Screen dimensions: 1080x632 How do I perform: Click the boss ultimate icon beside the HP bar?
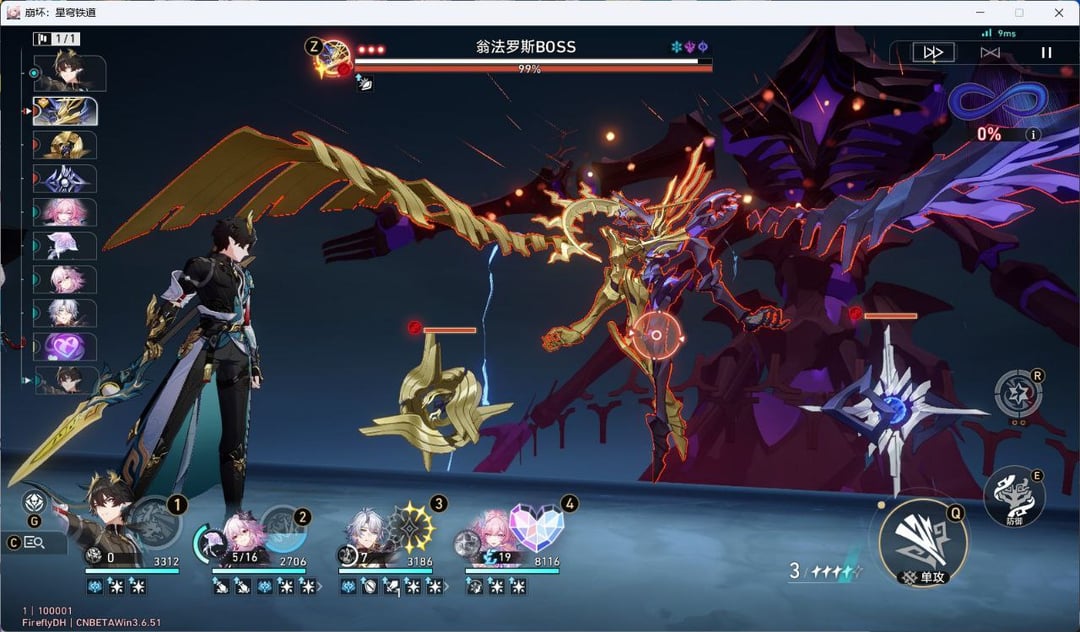tap(332, 59)
